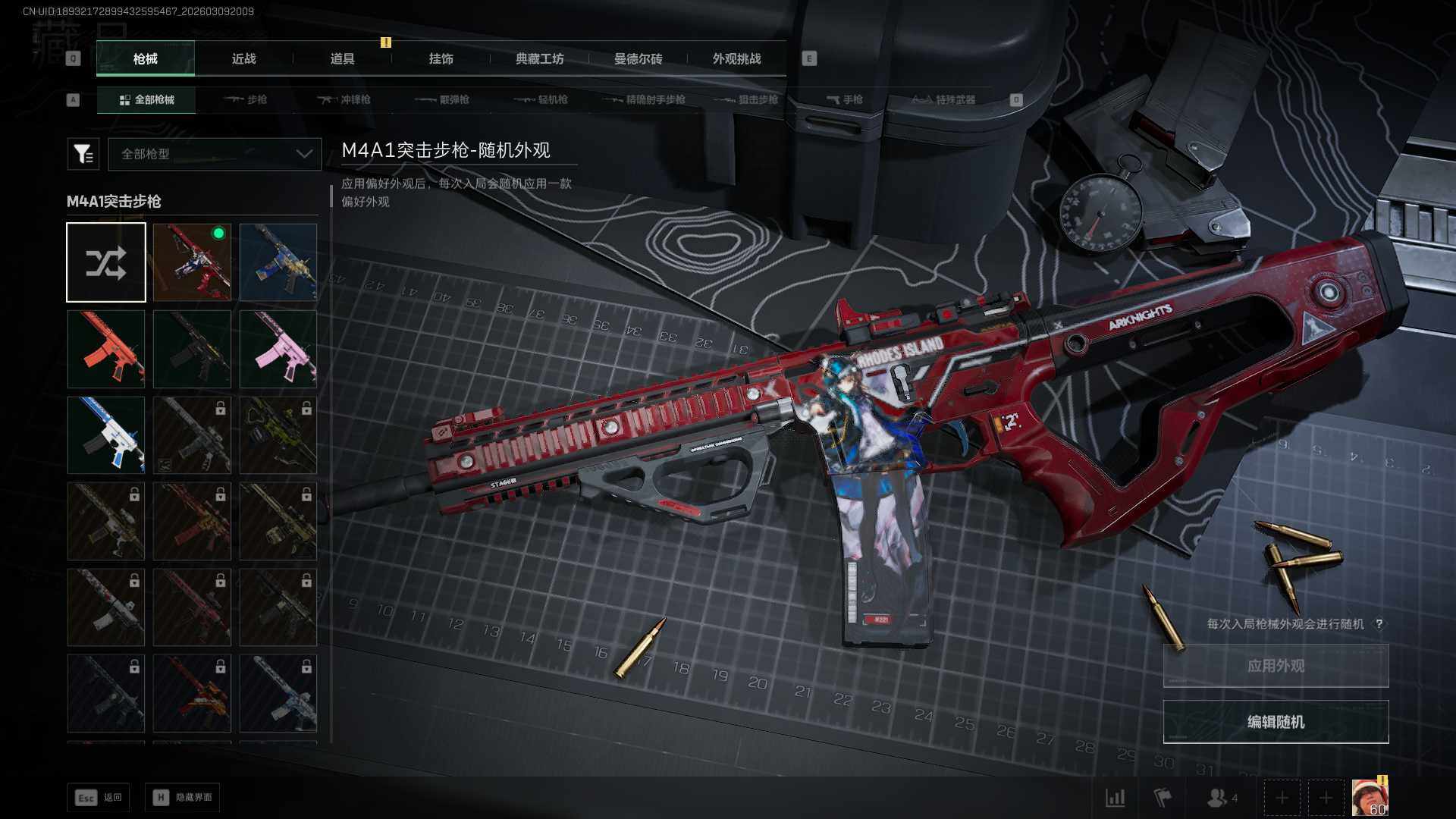The image size is (1456, 819).
Task: Open the 全部枪型 weapon type dropdown
Action: tap(215, 154)
